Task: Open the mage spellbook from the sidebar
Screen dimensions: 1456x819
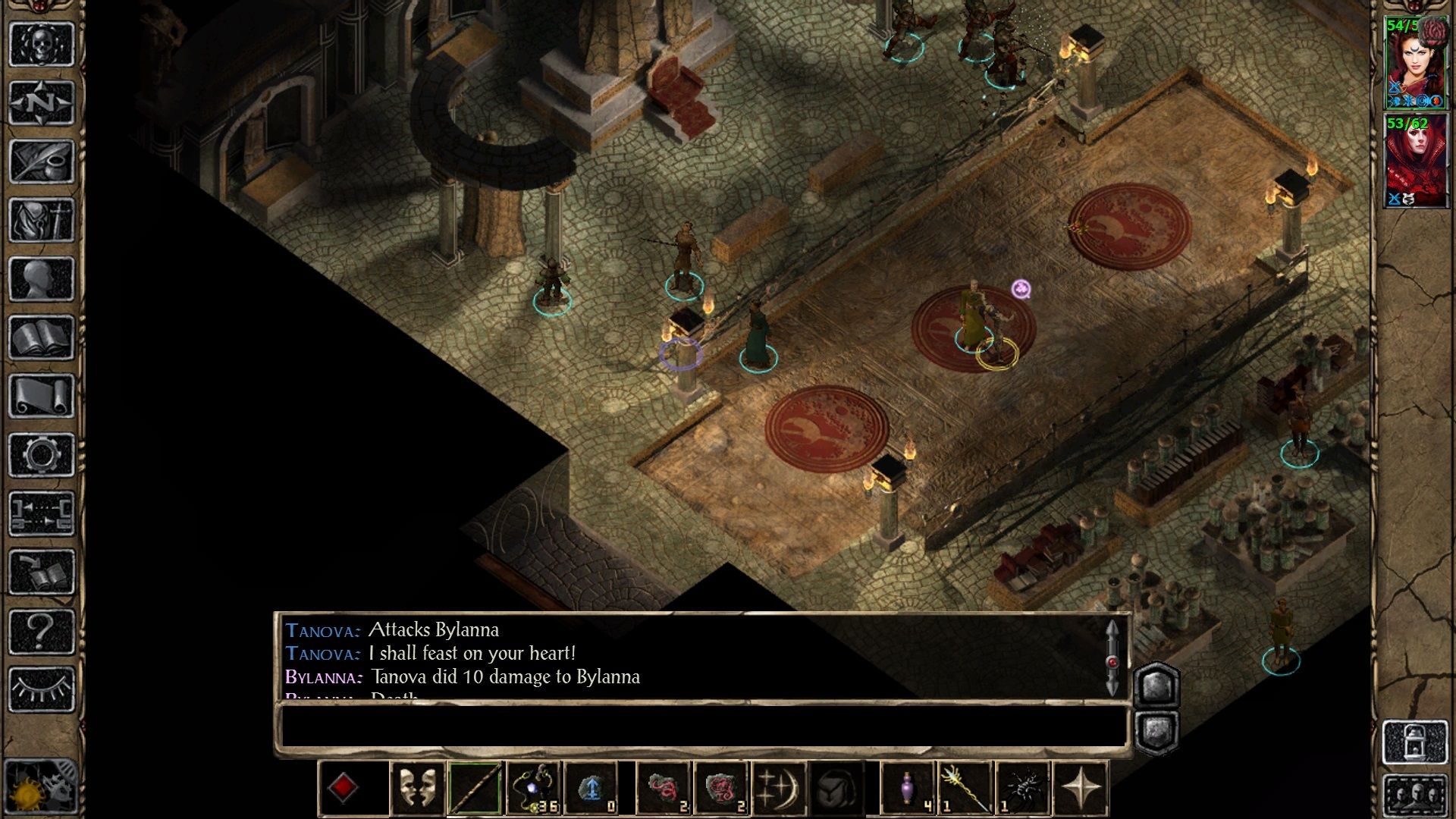Action: pos(42,337)
